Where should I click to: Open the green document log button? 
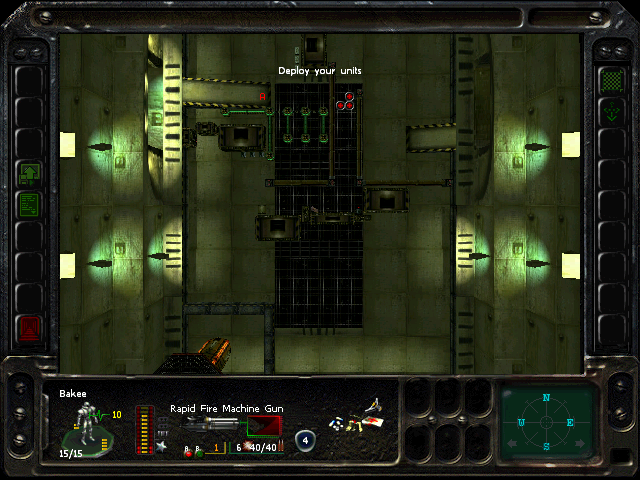point(29,204)
